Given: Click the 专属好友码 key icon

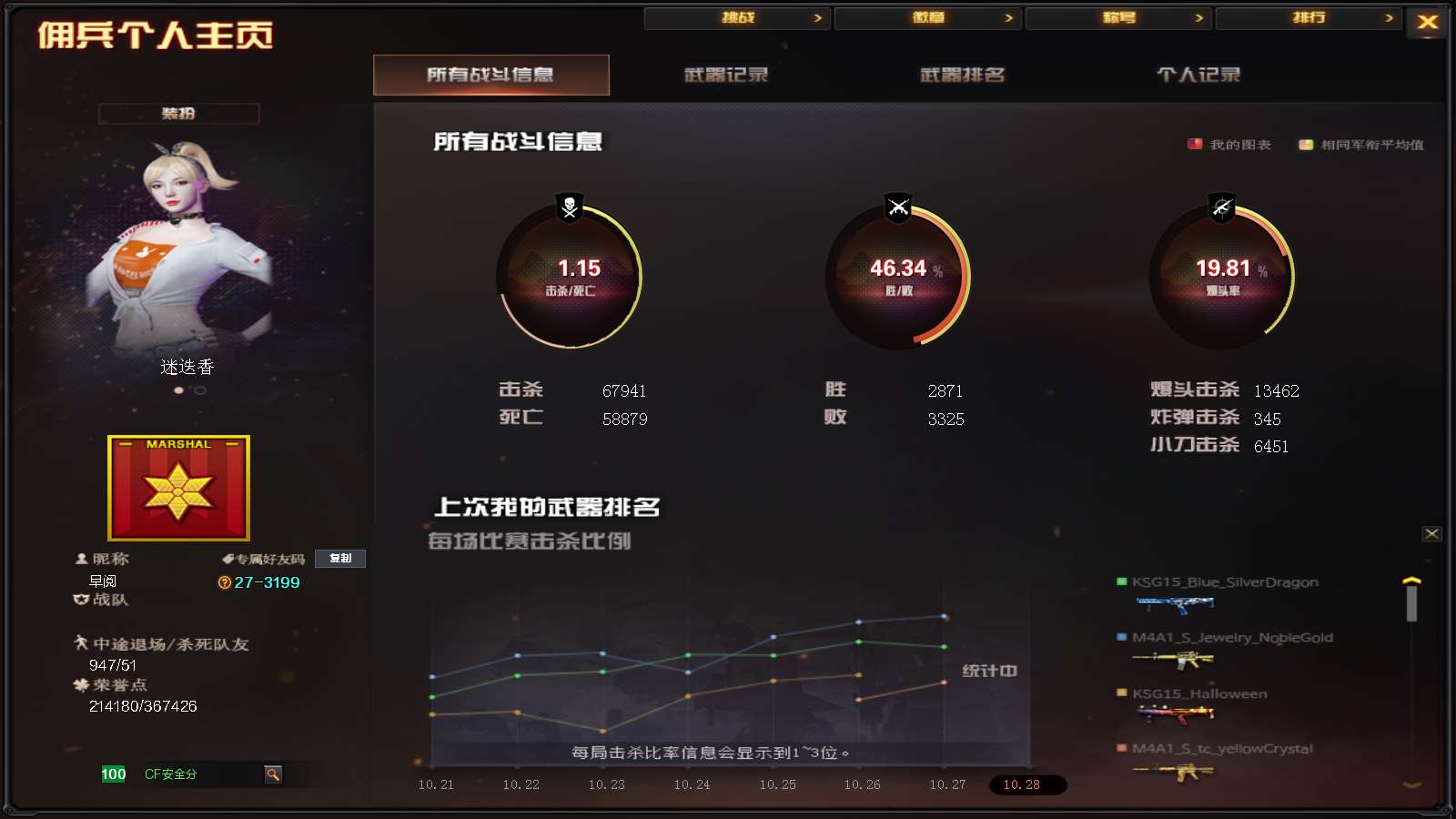Looking at the screenshot, I should (x=229, y=558).
